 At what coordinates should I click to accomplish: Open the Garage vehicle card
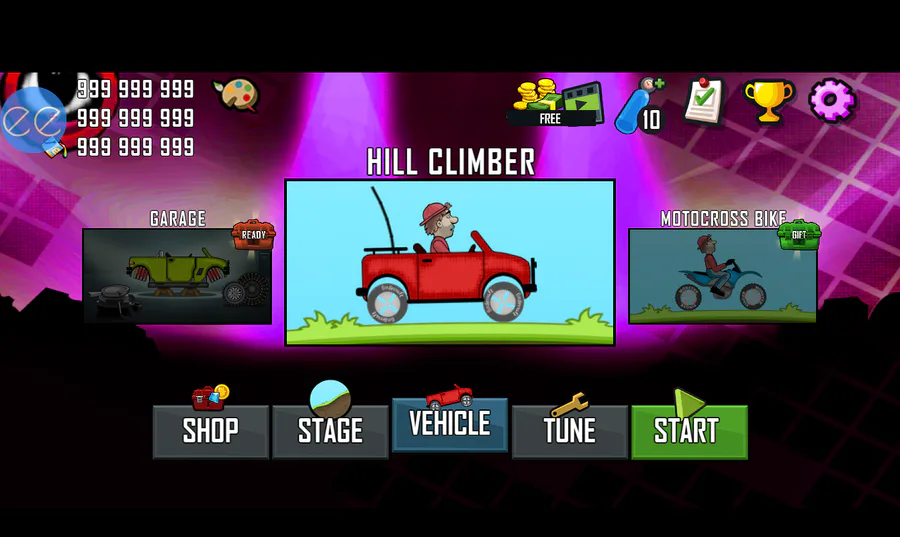[x=177, y=275]
